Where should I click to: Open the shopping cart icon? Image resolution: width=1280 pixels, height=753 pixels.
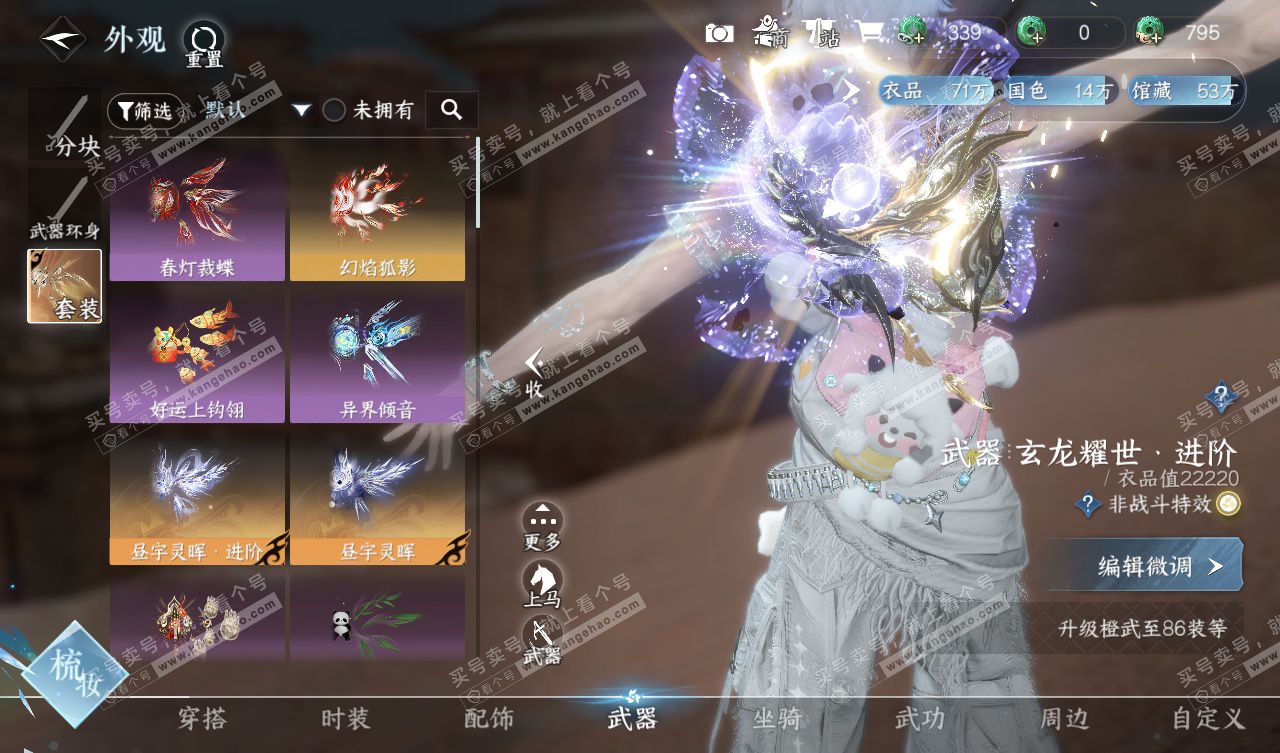(870, 33)
